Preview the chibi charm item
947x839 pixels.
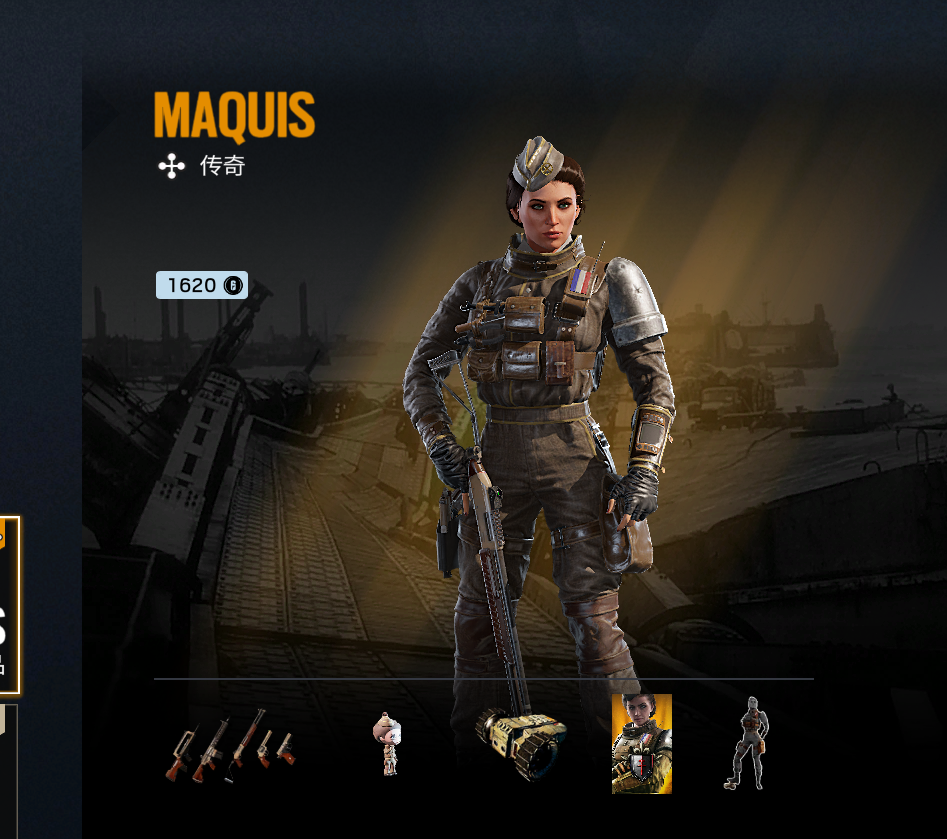coord(387,743)
